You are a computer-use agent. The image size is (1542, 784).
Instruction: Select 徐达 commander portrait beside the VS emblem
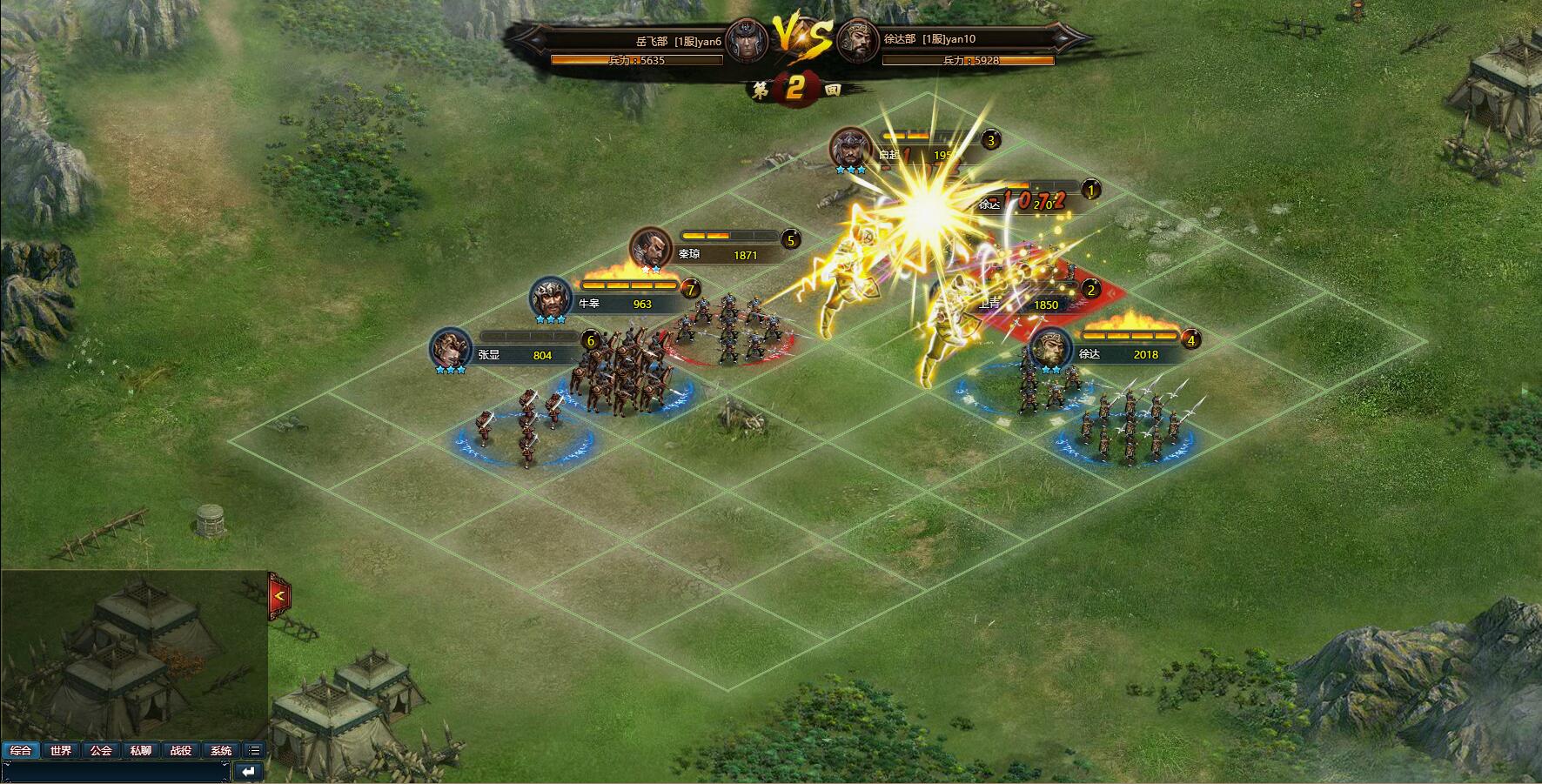pyautogui.click(x=857, y=40)
